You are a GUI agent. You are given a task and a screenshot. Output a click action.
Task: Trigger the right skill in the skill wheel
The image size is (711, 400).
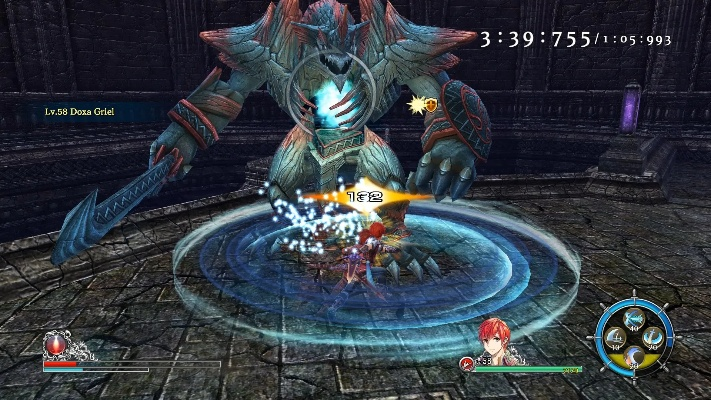(652, 337)
